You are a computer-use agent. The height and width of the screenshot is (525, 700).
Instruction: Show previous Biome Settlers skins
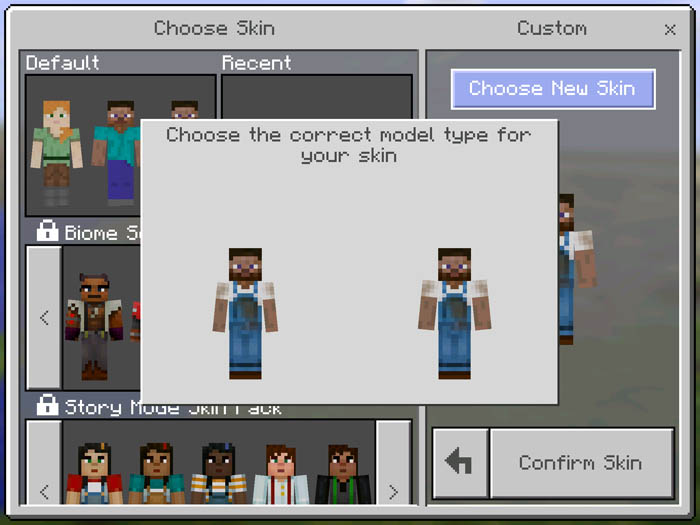click(x=44, y=318)
